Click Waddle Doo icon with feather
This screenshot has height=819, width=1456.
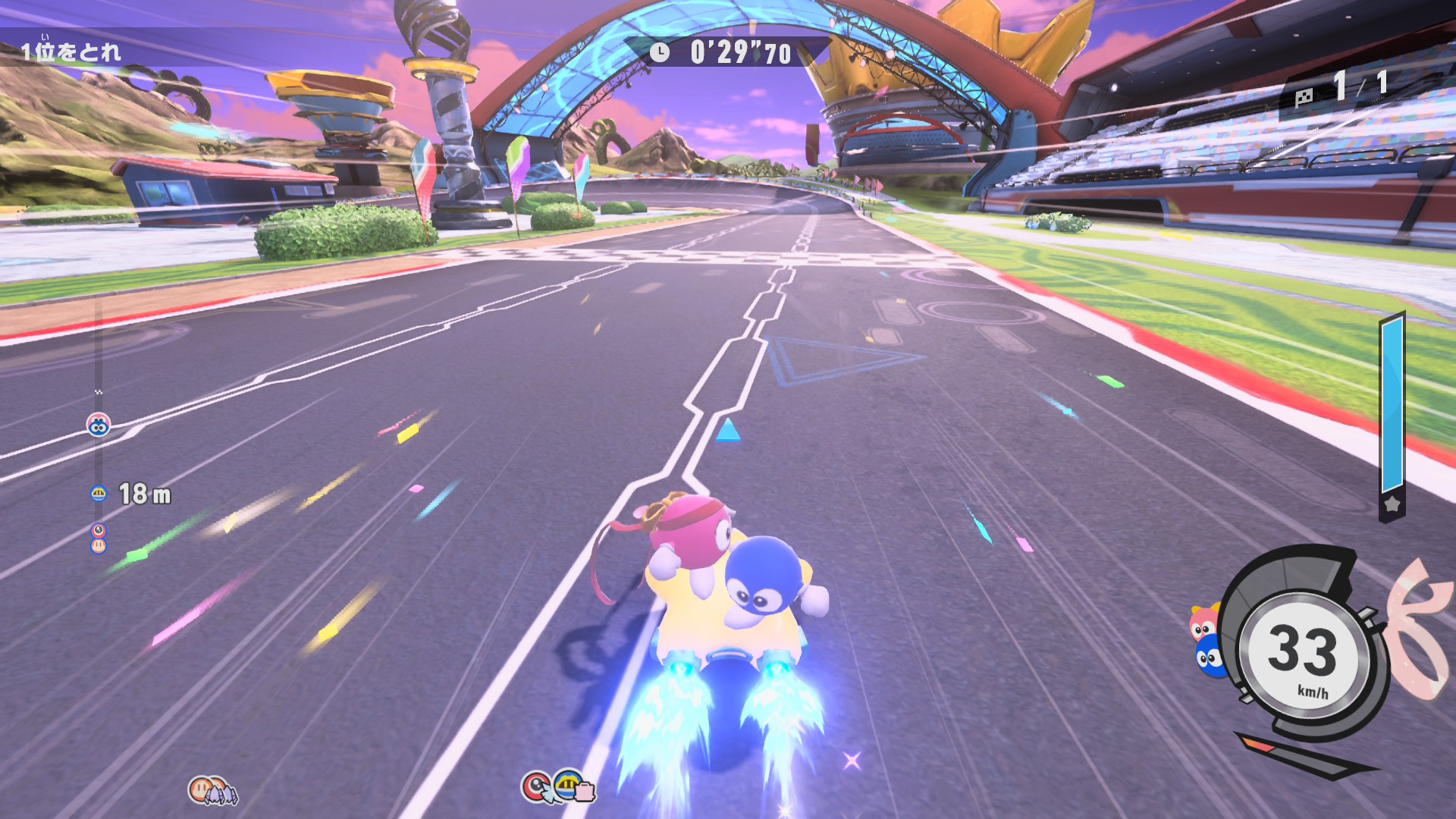click(x=536, y=786)
